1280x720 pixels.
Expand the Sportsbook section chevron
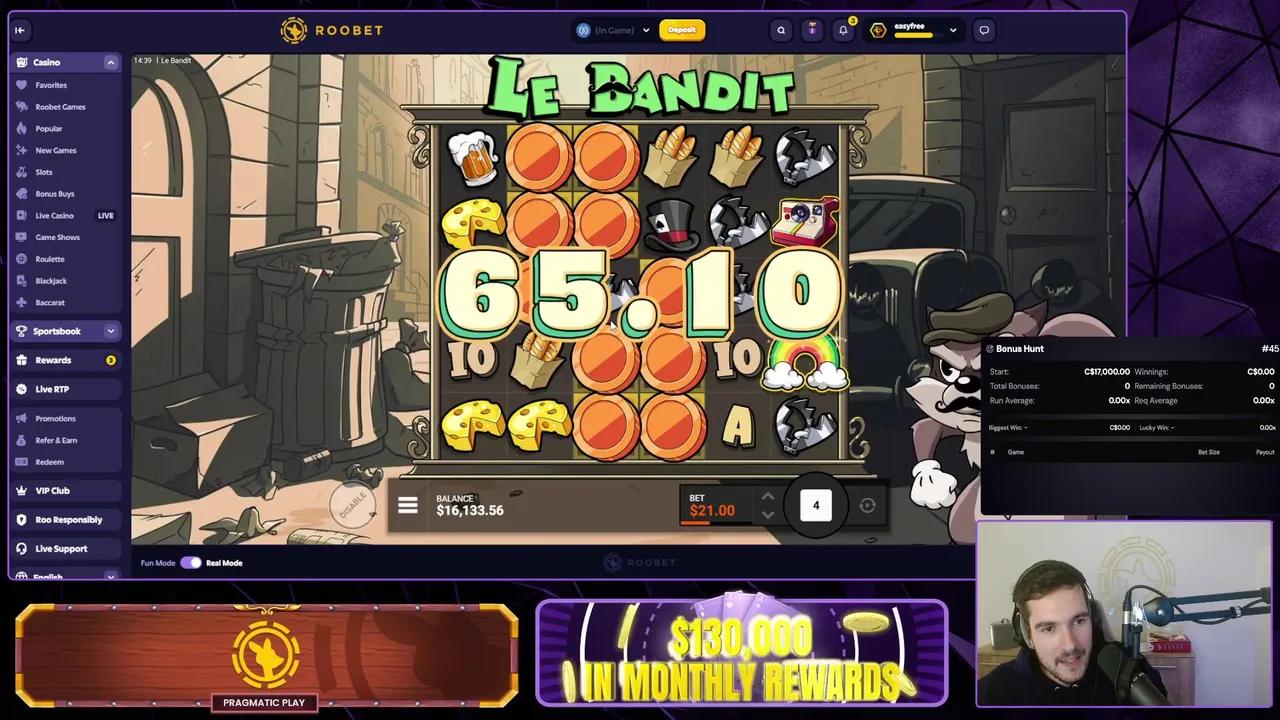[111, 331]
